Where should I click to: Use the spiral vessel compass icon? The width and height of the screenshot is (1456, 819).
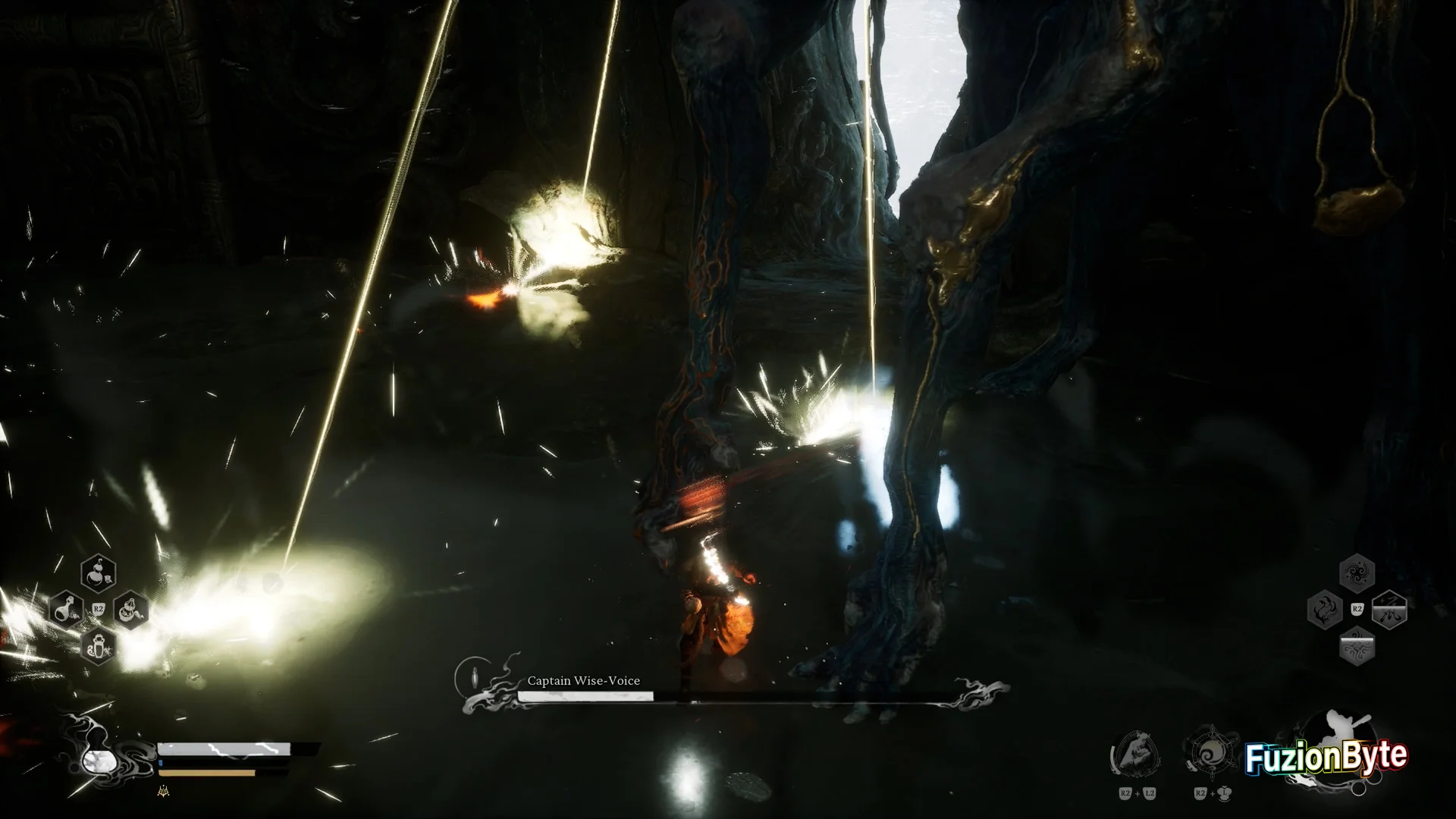(1211, 755)
